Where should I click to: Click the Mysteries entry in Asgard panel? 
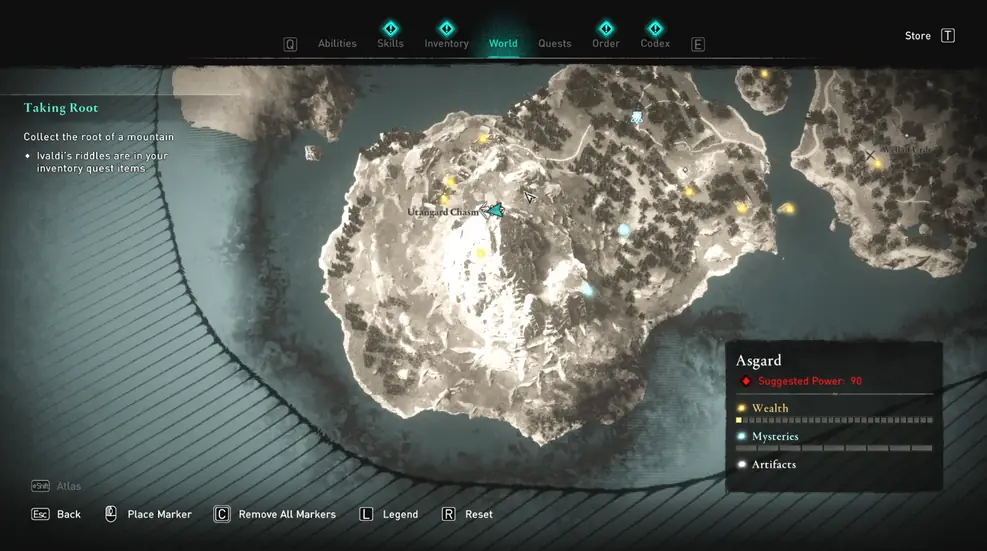point(776,436)
